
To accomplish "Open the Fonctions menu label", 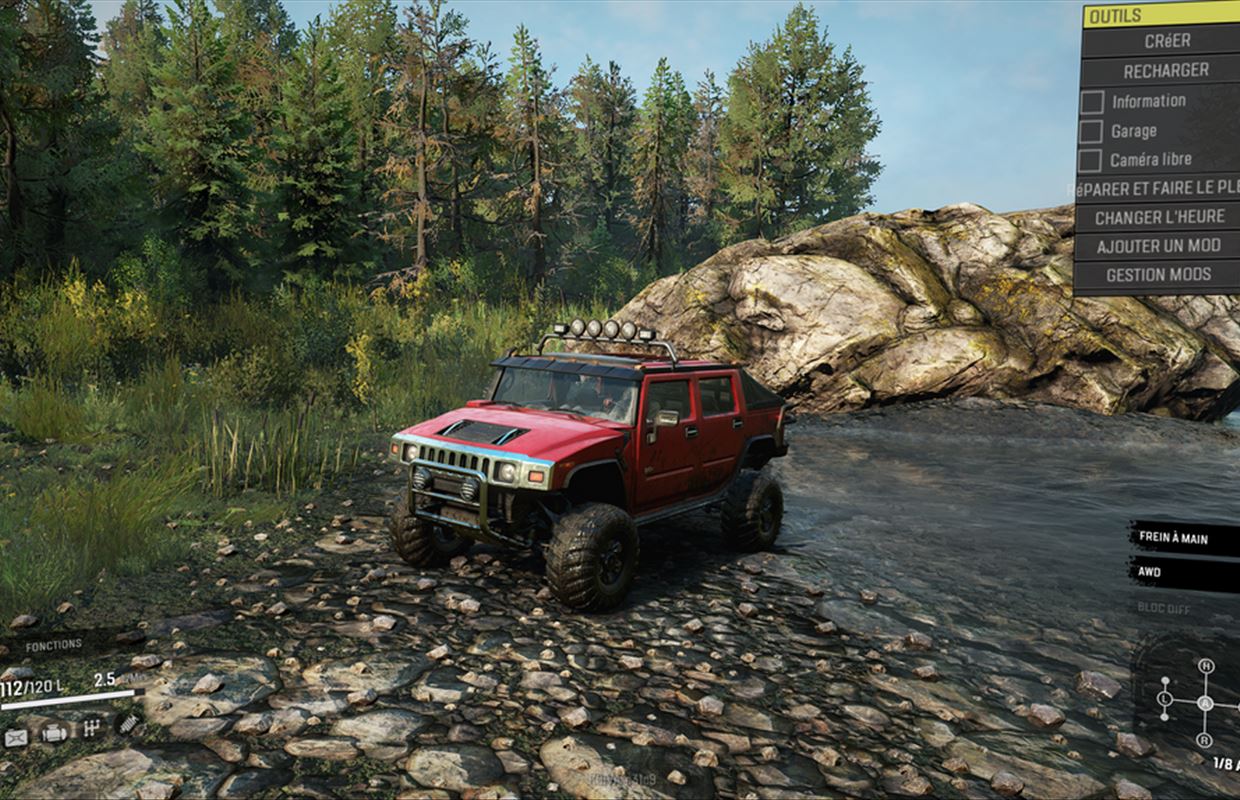I will coord(54,646).
